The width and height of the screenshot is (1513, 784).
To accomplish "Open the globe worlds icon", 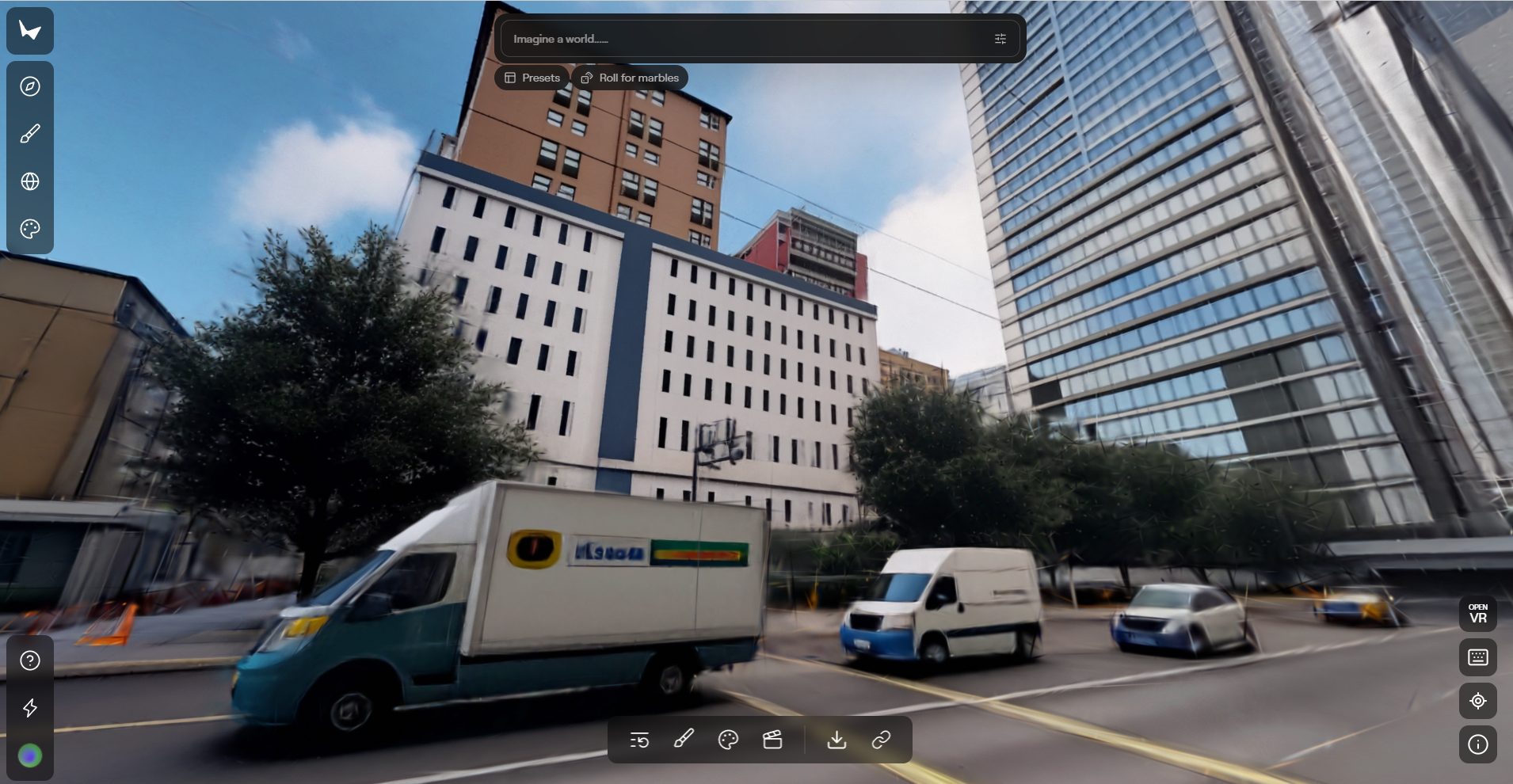I will point(30,181).
